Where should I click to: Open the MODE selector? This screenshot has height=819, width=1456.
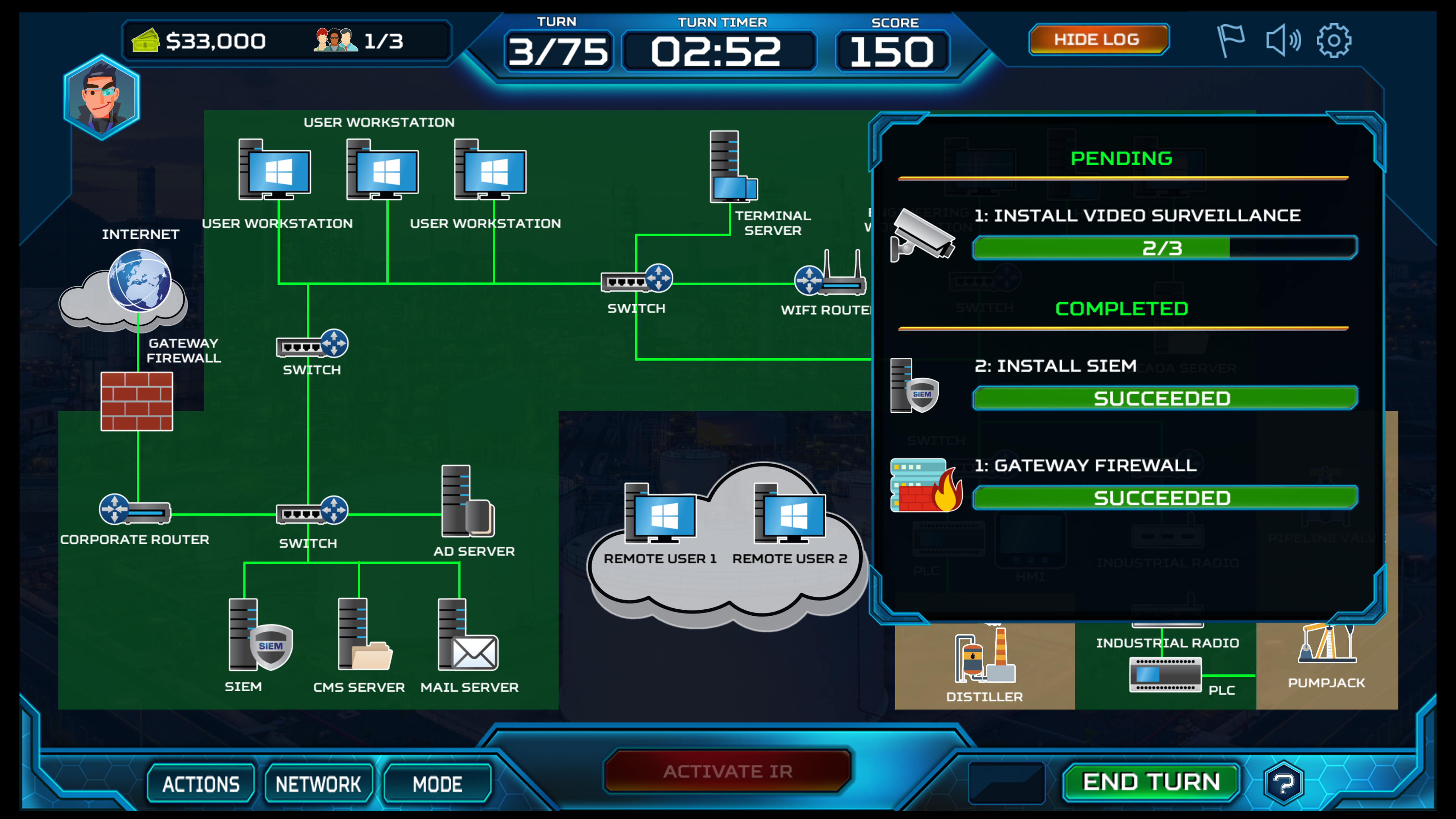coord(436,783)
